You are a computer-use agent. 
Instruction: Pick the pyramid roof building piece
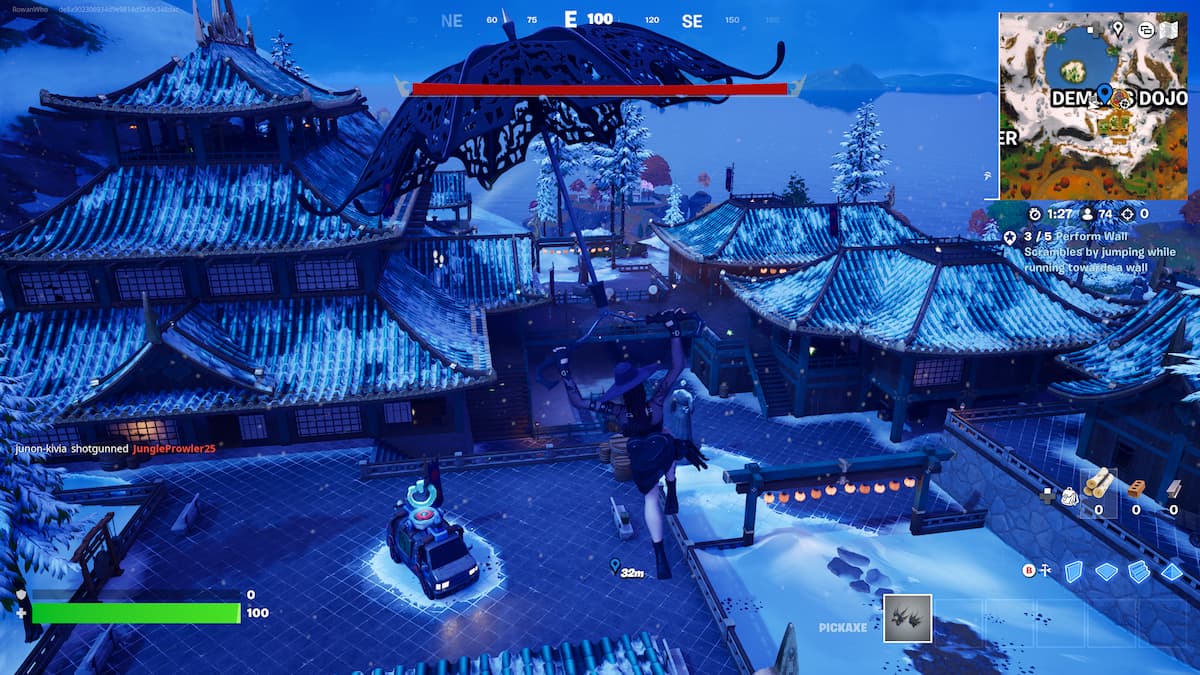click(x=1172, y=571)
